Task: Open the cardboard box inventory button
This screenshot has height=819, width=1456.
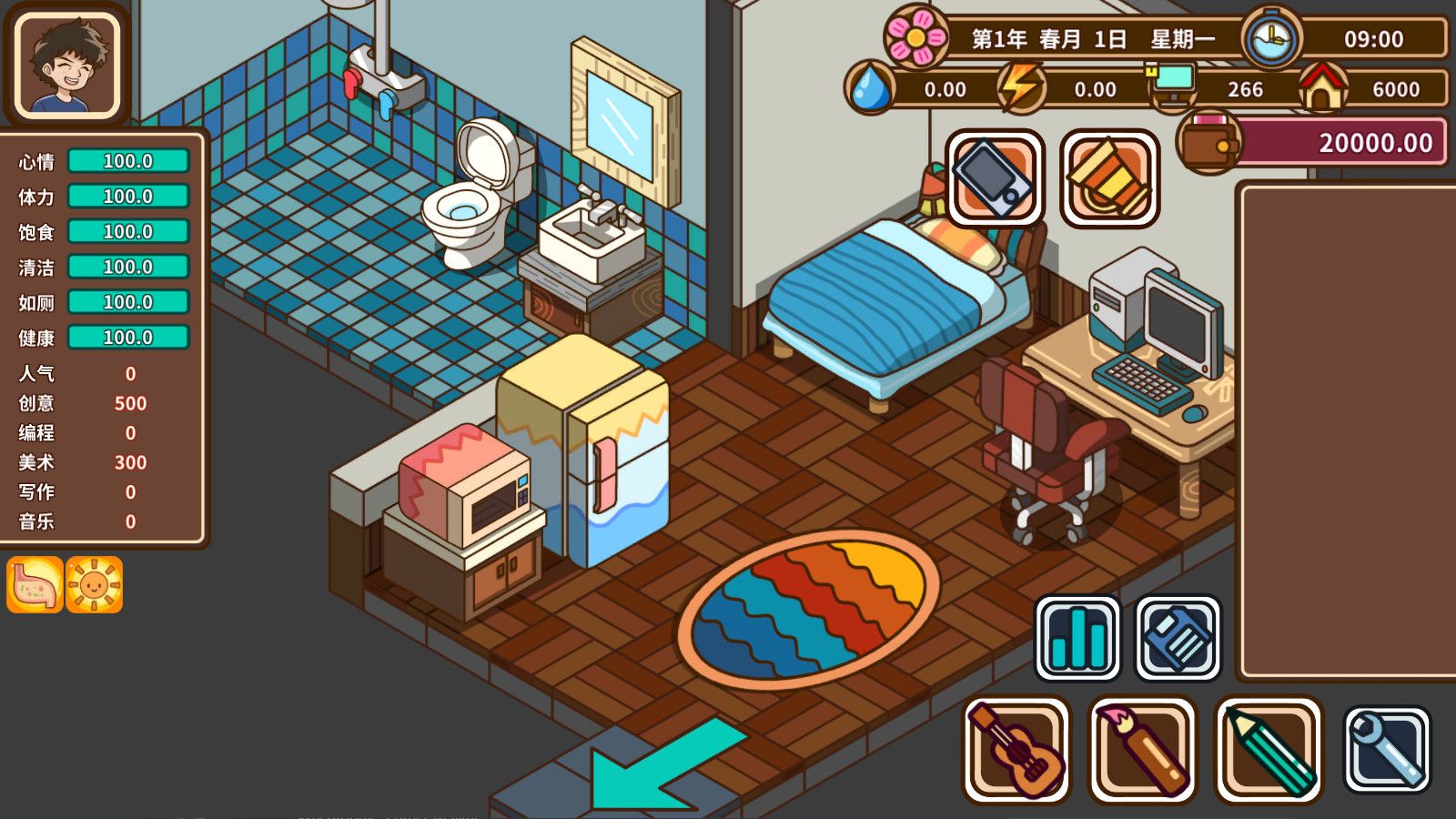Action: 1109,177
